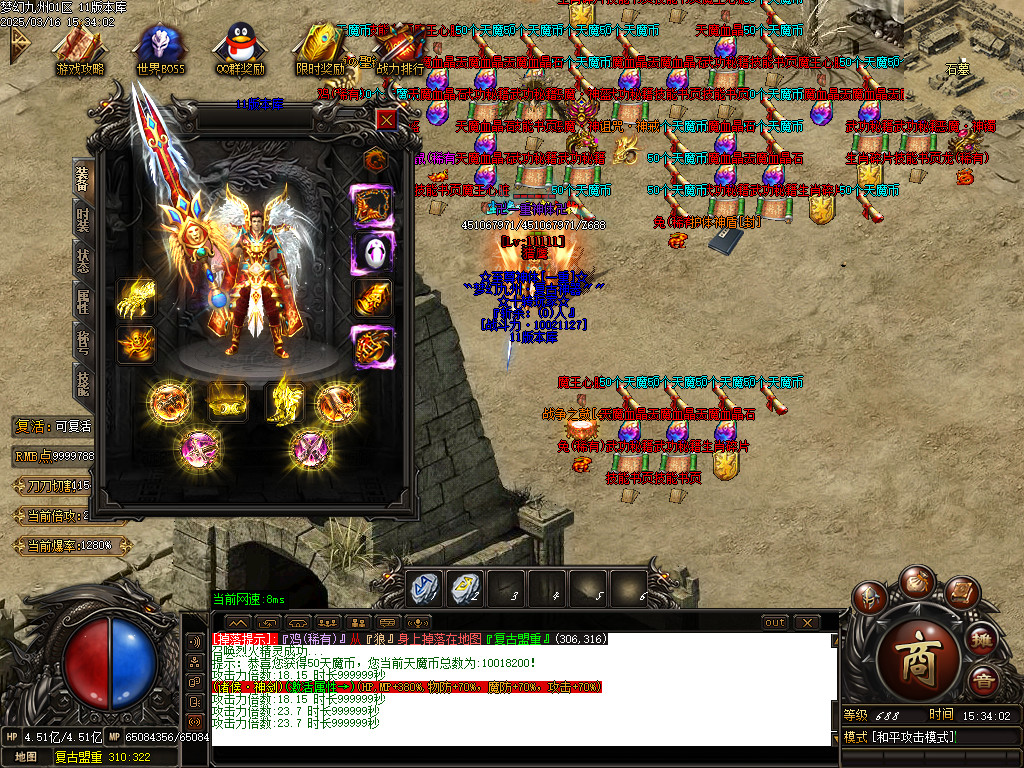Open the 世界BOSS menu
The width and height of the screenshot is (1024, 768).
coord(160,50)
